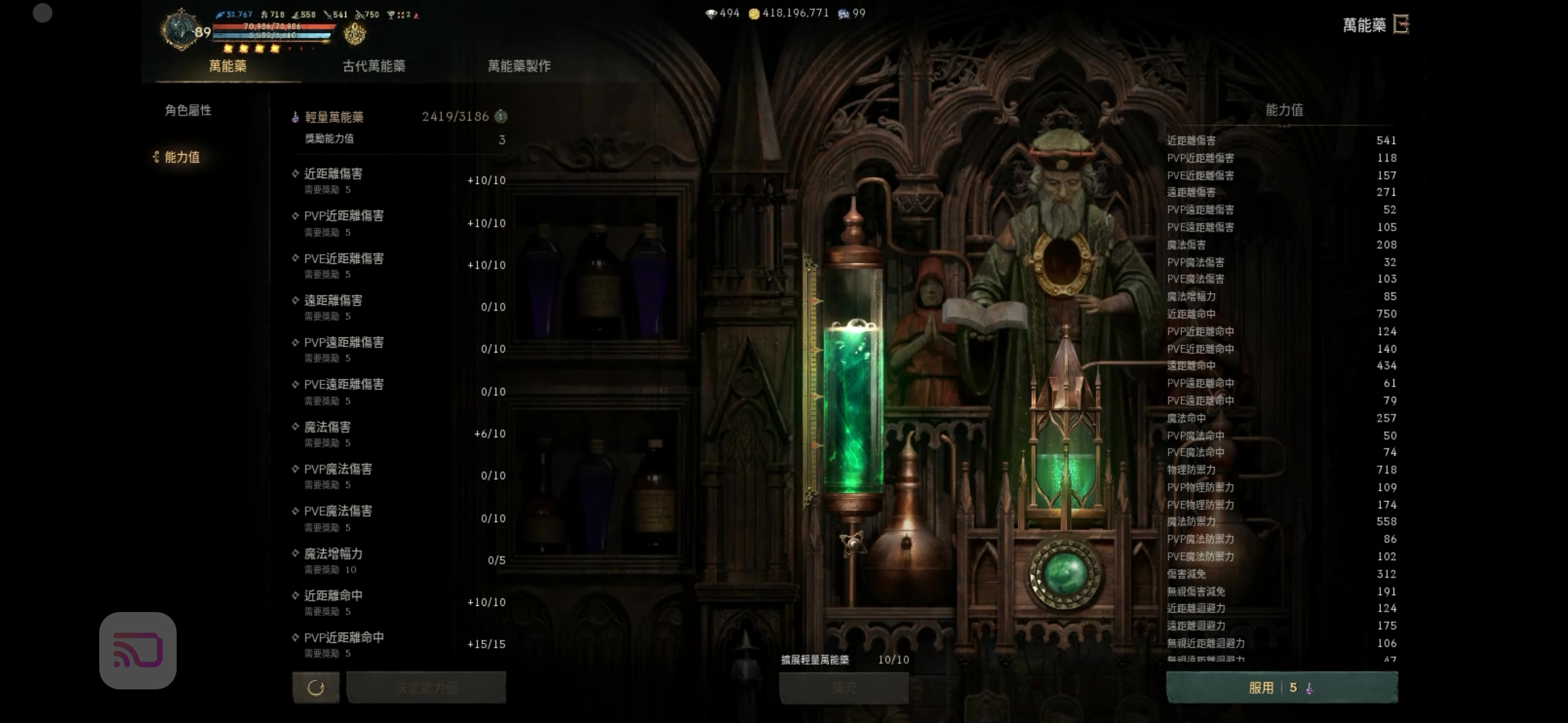Viewport: 1568px width, 723px height.
Task: Select the 魔法增幅力 stat row
Action: (x=399, y=560)
